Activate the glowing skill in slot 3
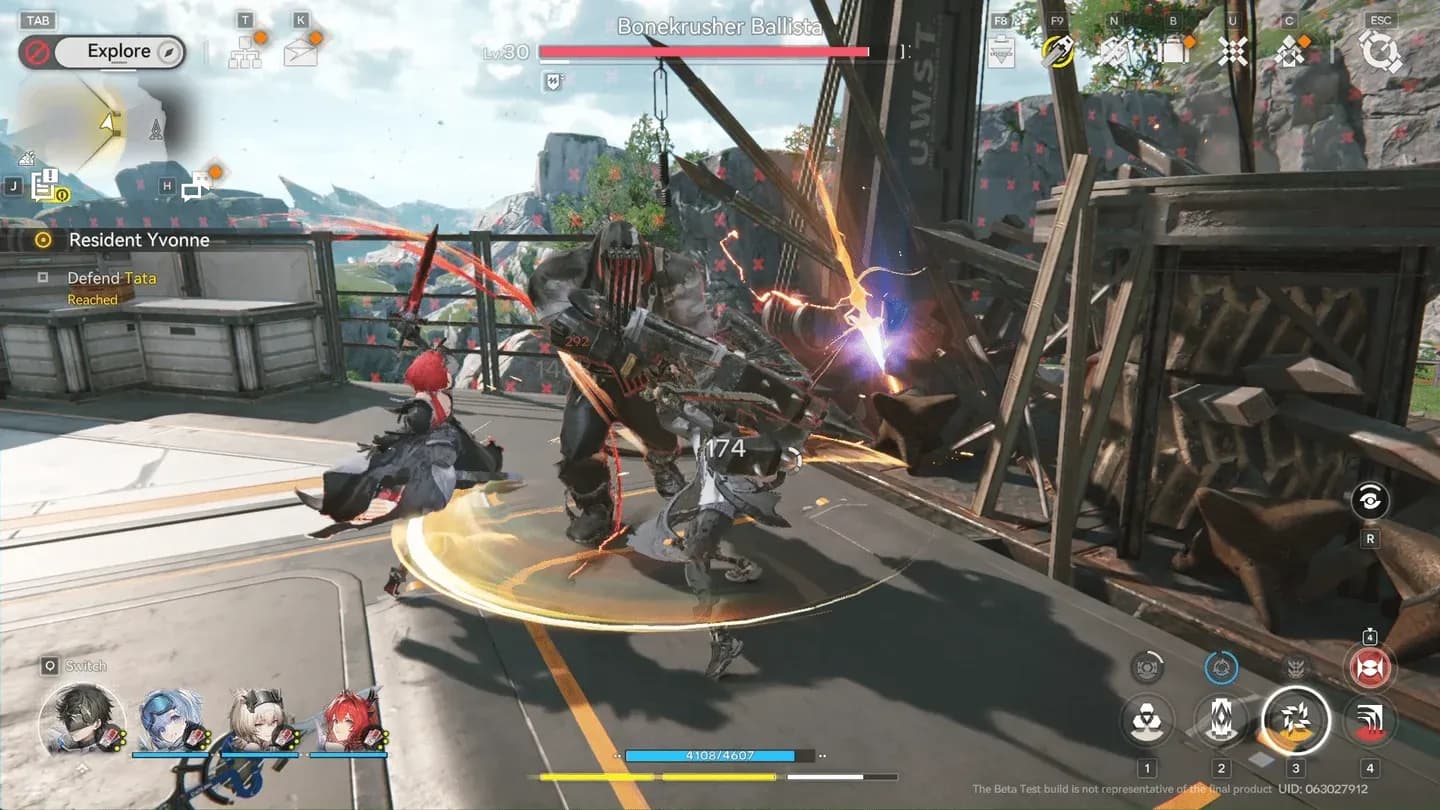The height and width of the screenshot is (810, 1440). (1293, 720)
